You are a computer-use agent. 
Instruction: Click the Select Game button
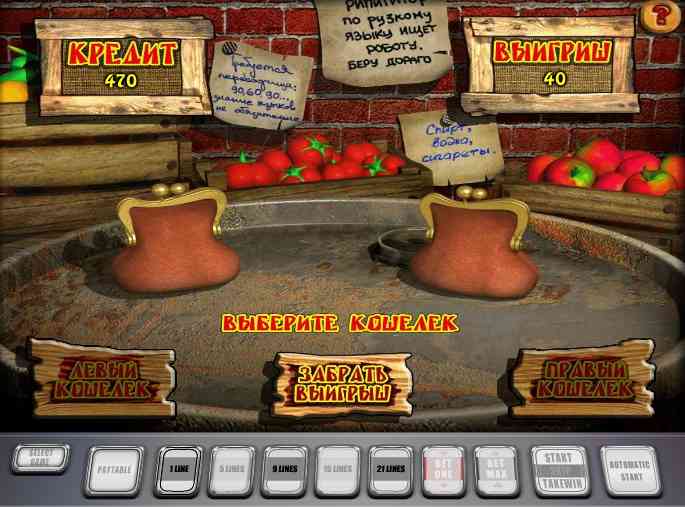tap(41, 460)
